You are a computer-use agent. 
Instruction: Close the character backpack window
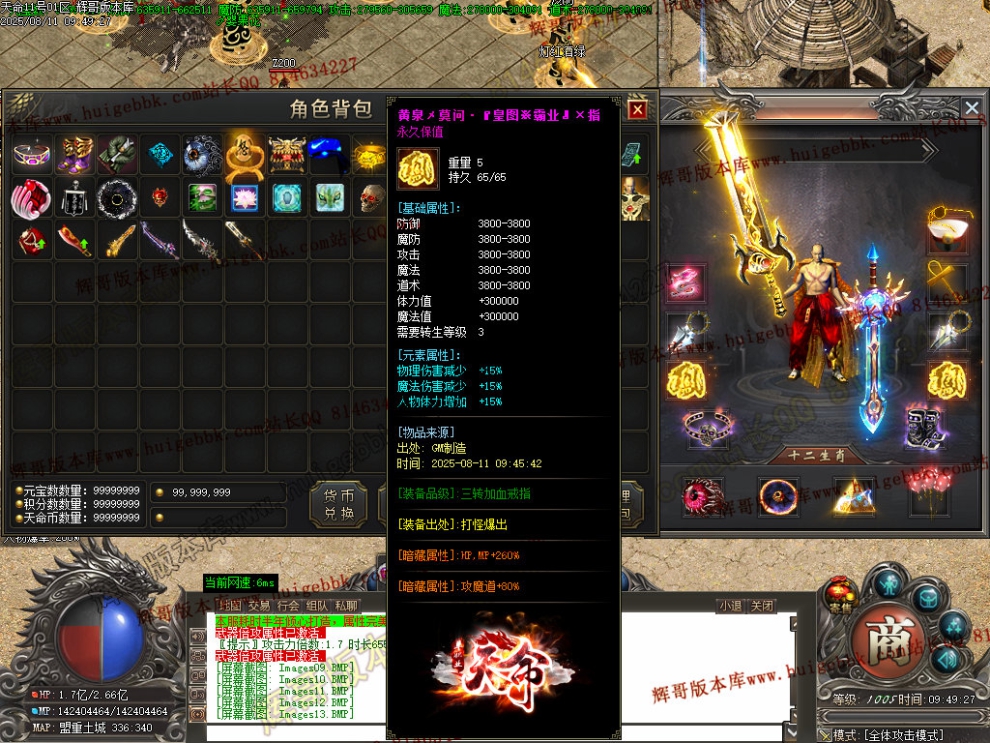tap(637, 109)
